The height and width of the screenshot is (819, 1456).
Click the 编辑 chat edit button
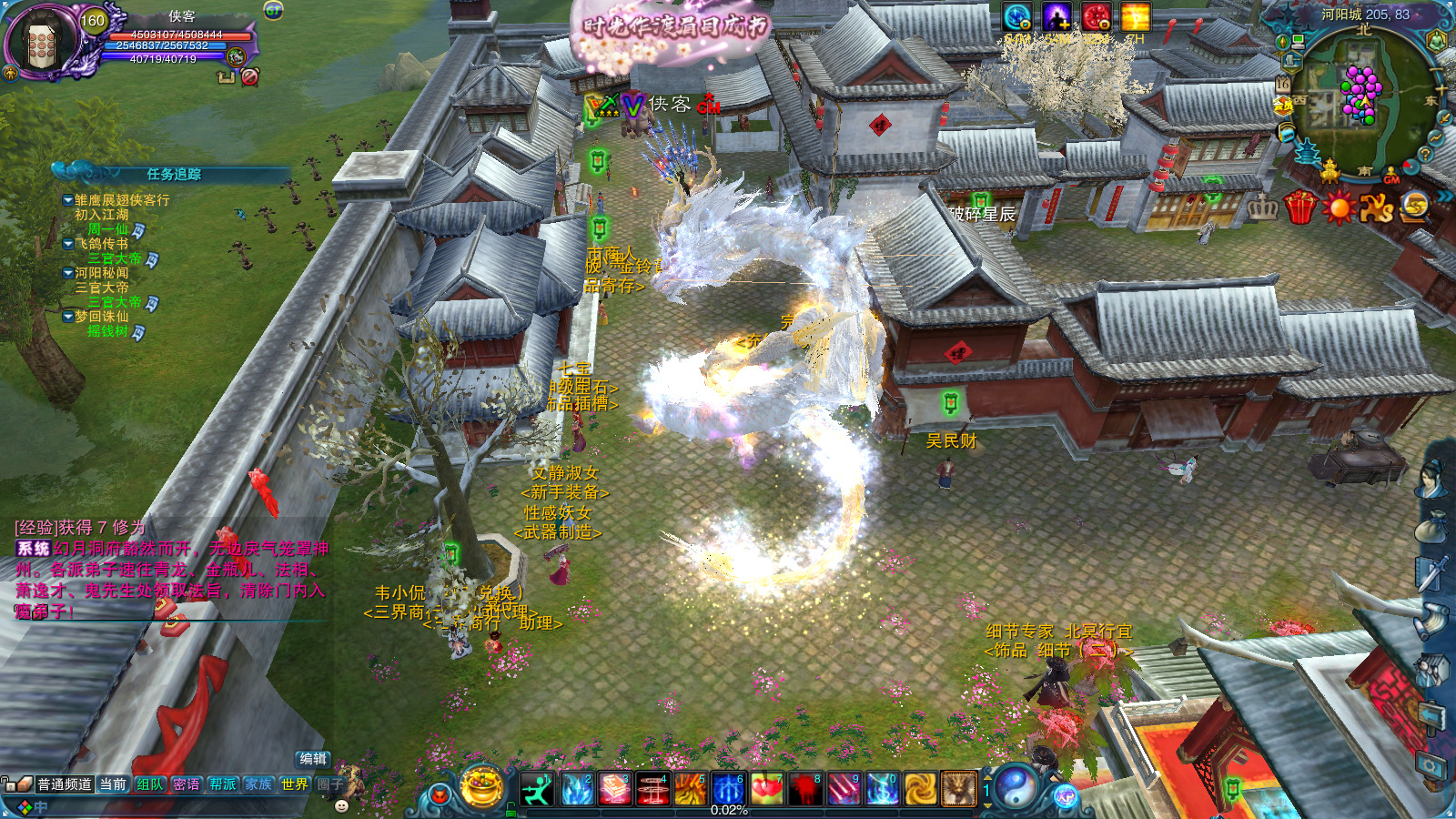click(x=313, y=759)
